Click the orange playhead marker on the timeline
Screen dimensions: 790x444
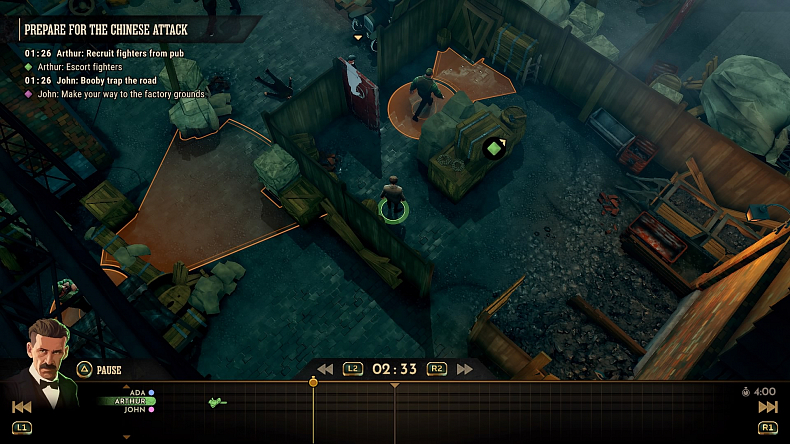click(313, 382)
